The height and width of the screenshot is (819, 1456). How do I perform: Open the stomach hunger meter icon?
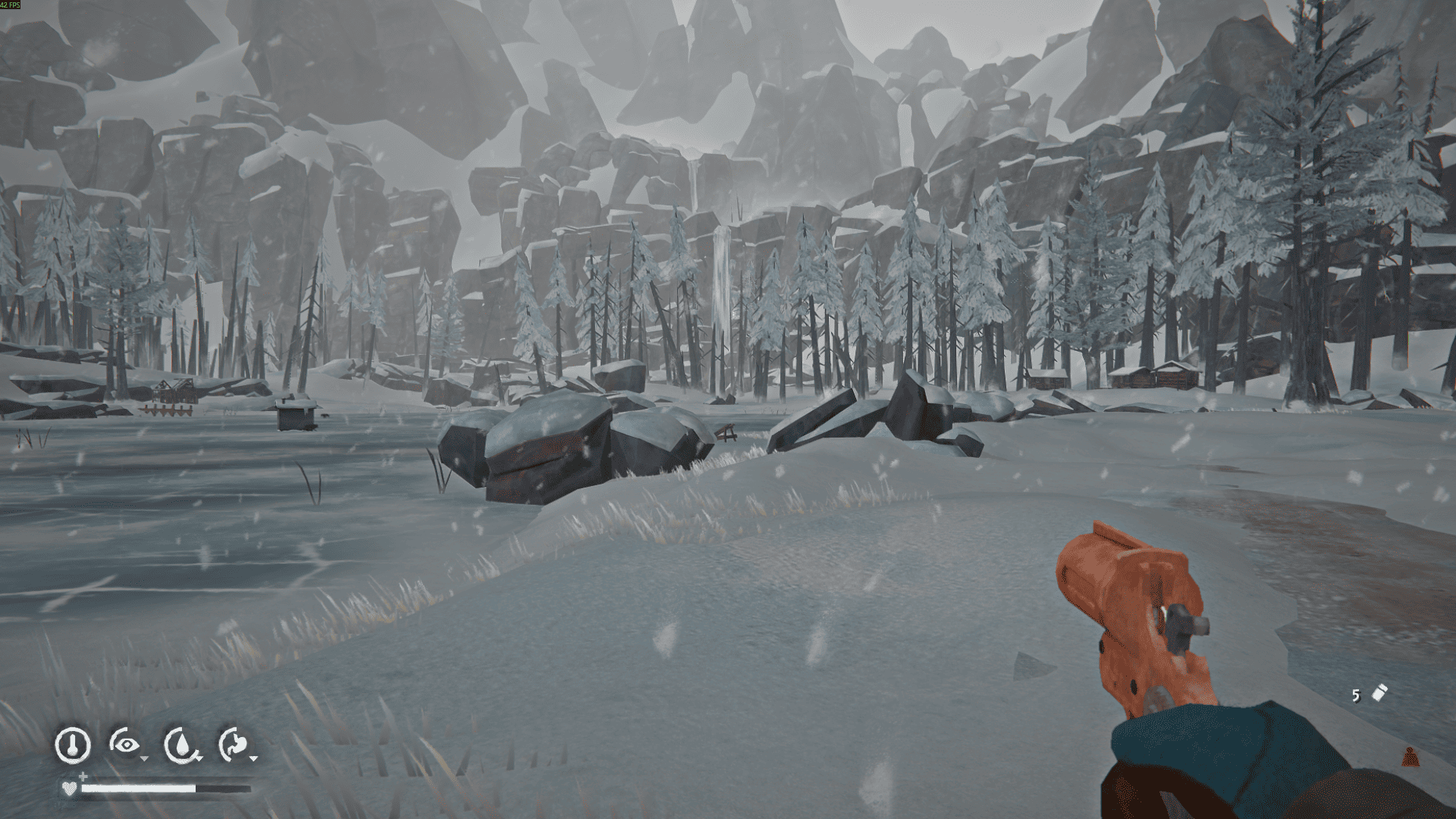[235, 745]
